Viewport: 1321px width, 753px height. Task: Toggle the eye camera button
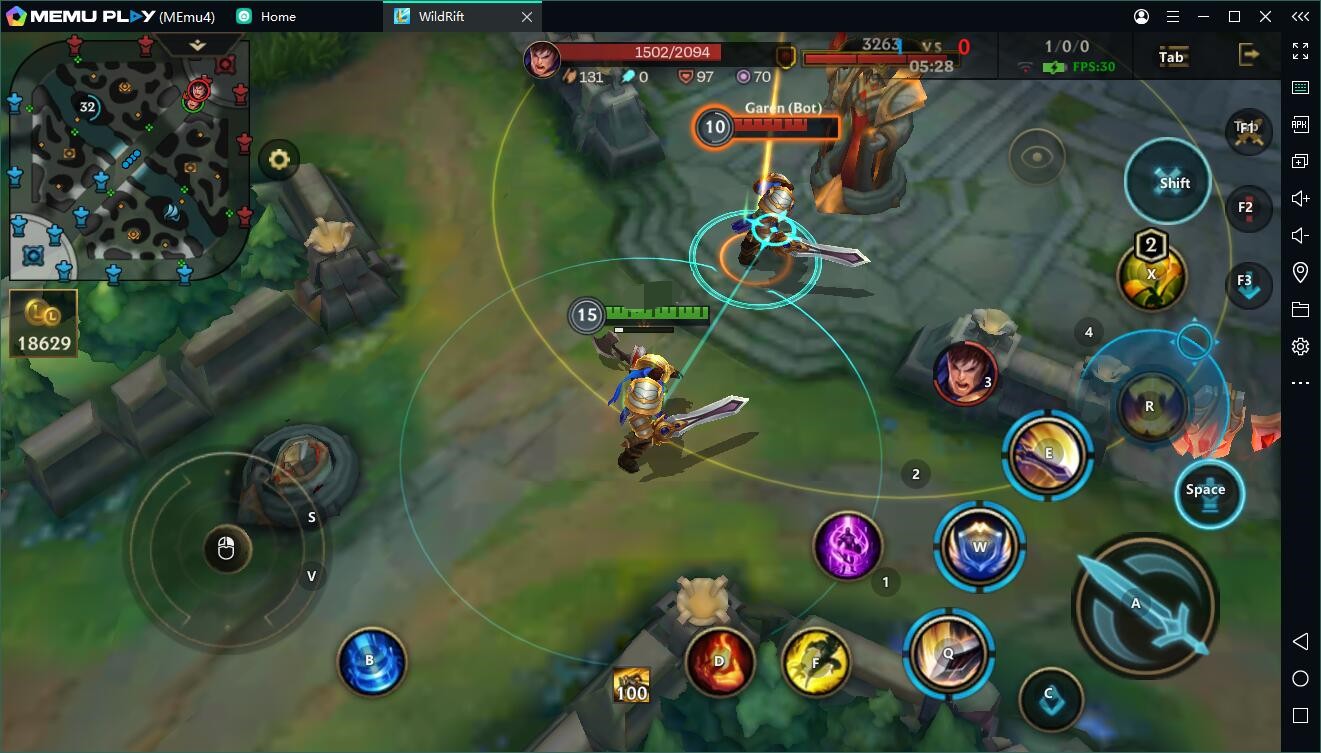(1037, 157)
